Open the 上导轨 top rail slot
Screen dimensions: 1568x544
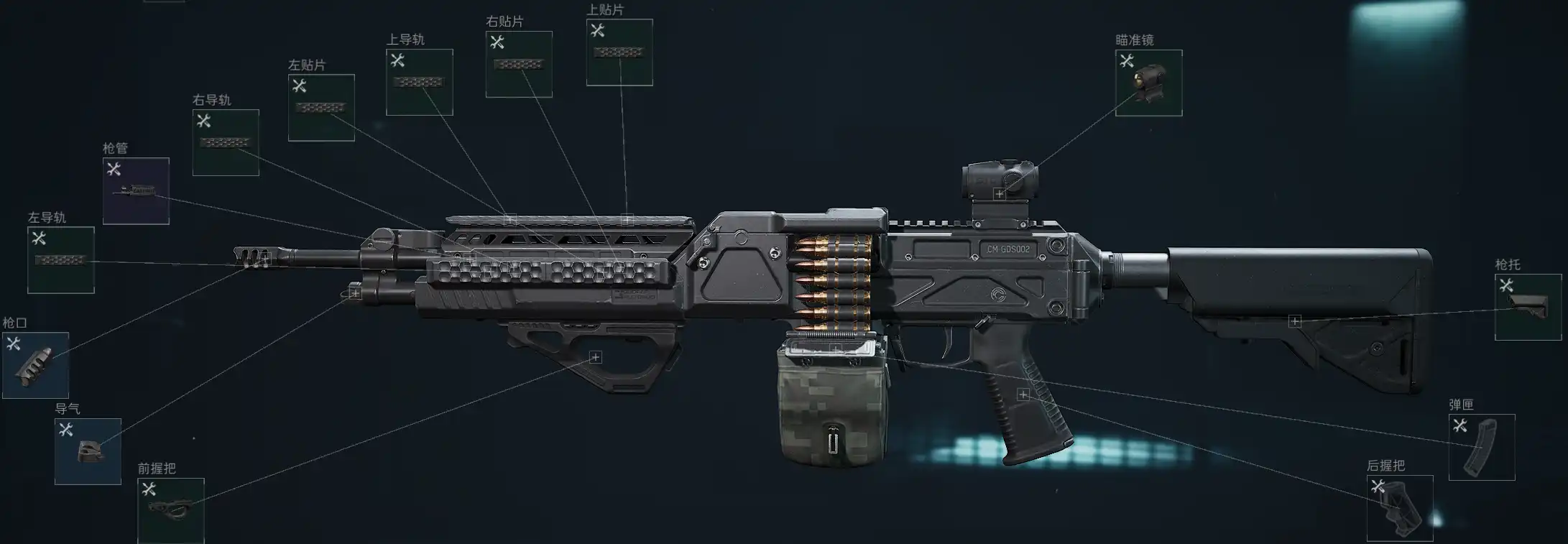click(x=420, y=82)
